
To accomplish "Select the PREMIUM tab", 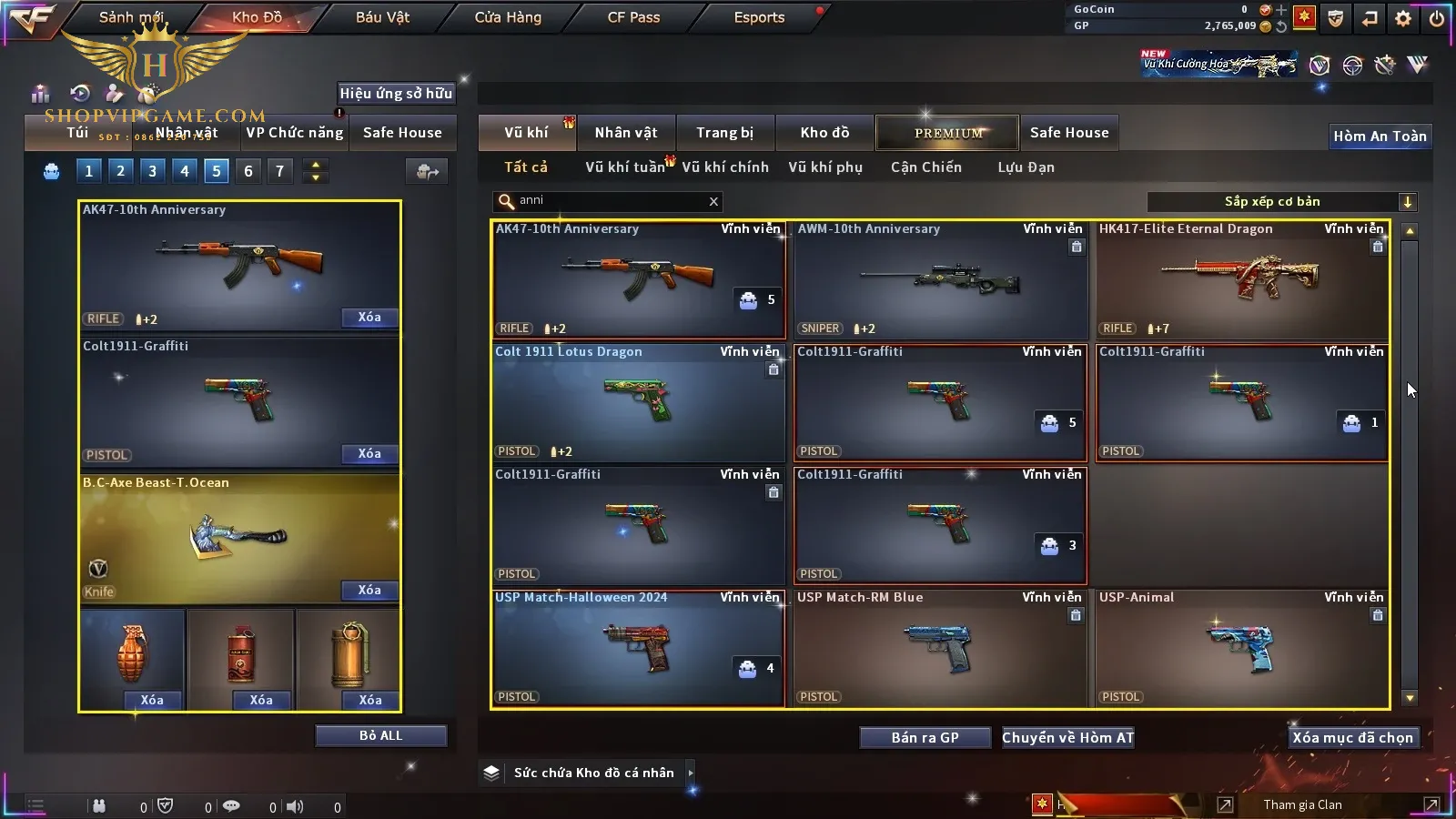I will click(947, 133).
